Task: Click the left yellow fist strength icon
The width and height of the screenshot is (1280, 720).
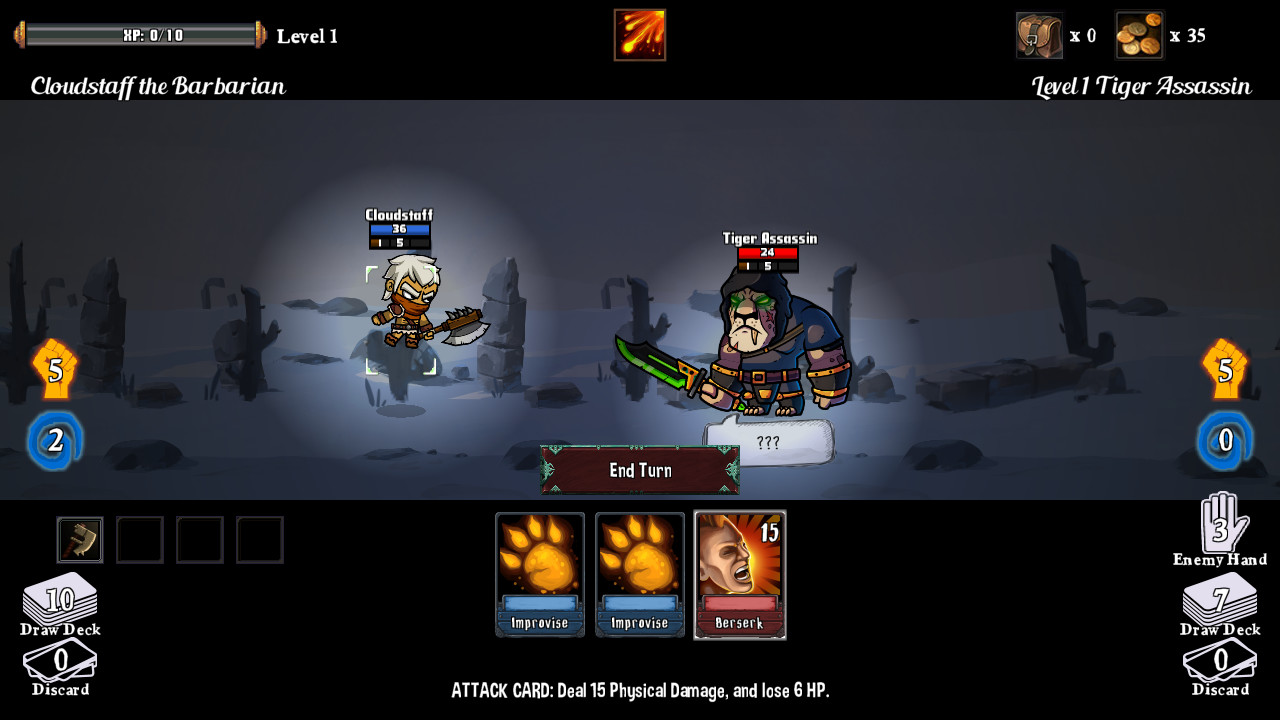Action: pos(55,370)
